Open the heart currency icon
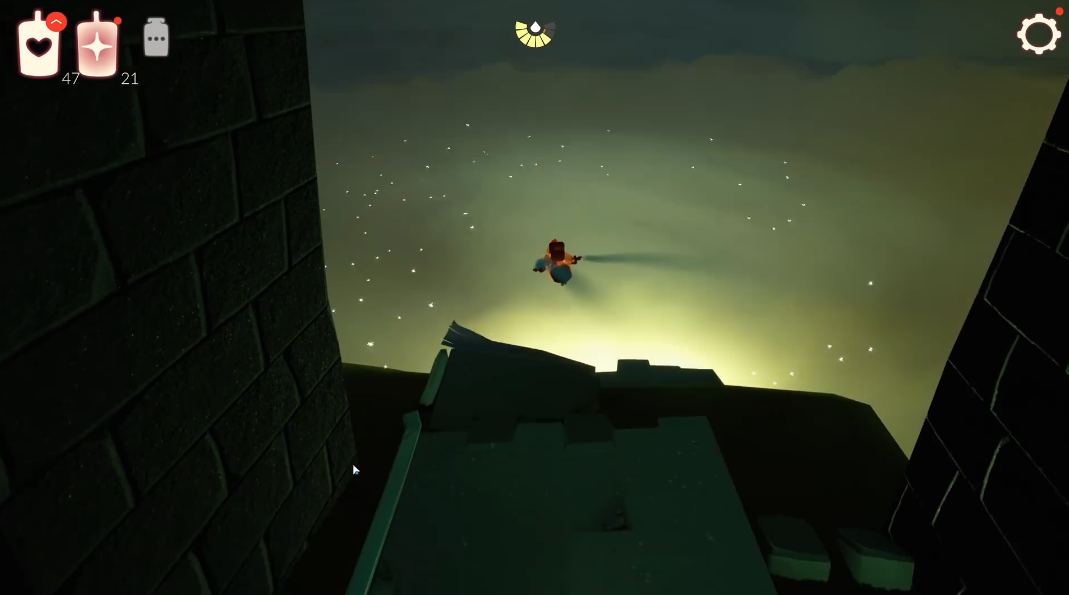1069x595 pixels. coord(38,47)
